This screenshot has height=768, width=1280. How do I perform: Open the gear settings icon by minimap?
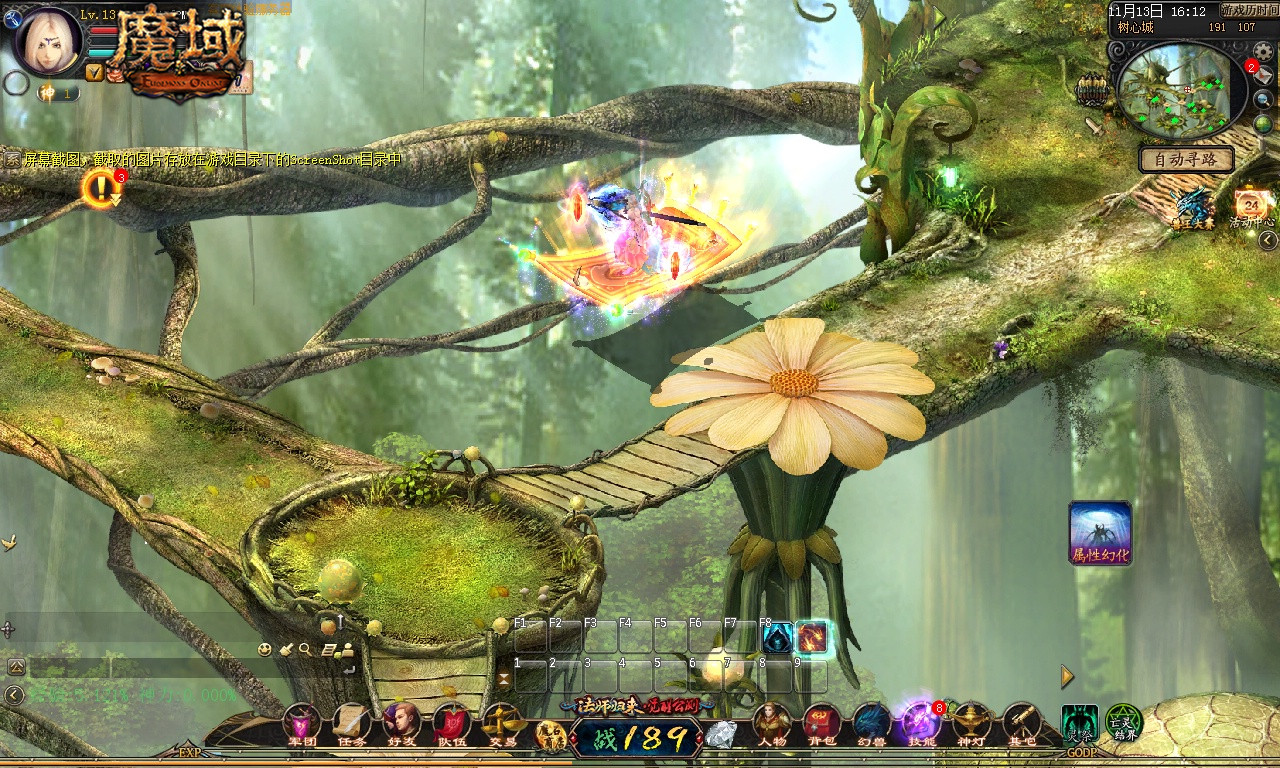[1264, 52]
